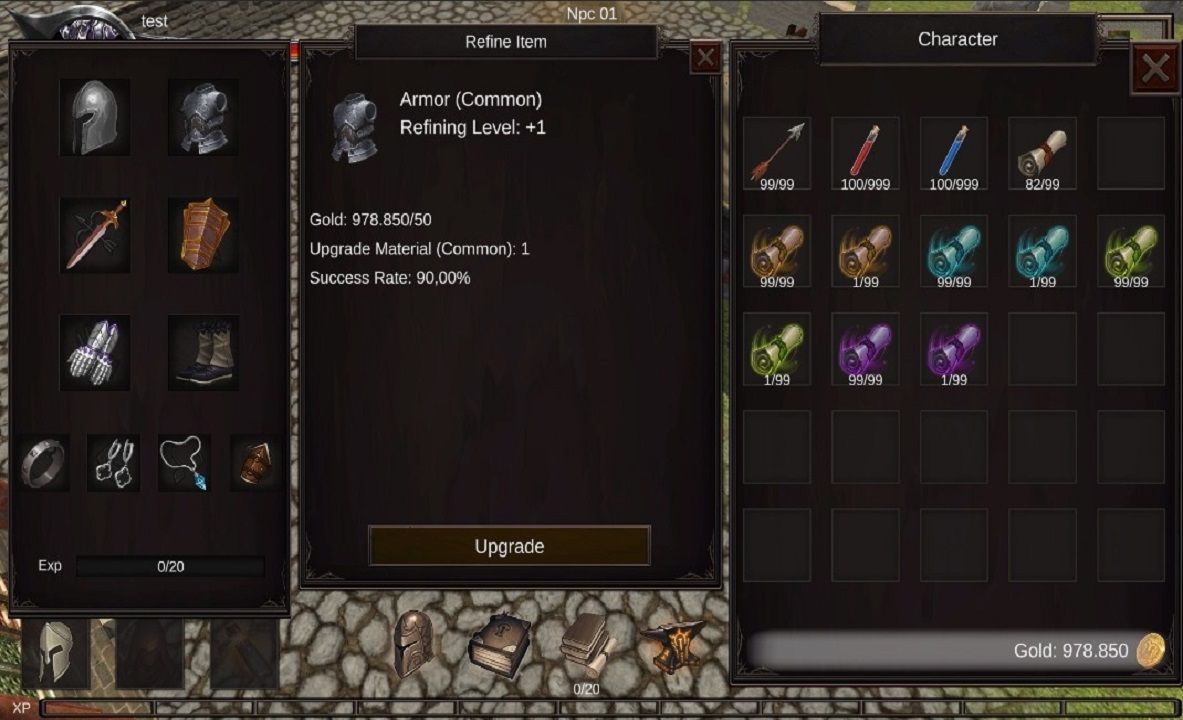Select the equipped boots slot

[203, 352]
